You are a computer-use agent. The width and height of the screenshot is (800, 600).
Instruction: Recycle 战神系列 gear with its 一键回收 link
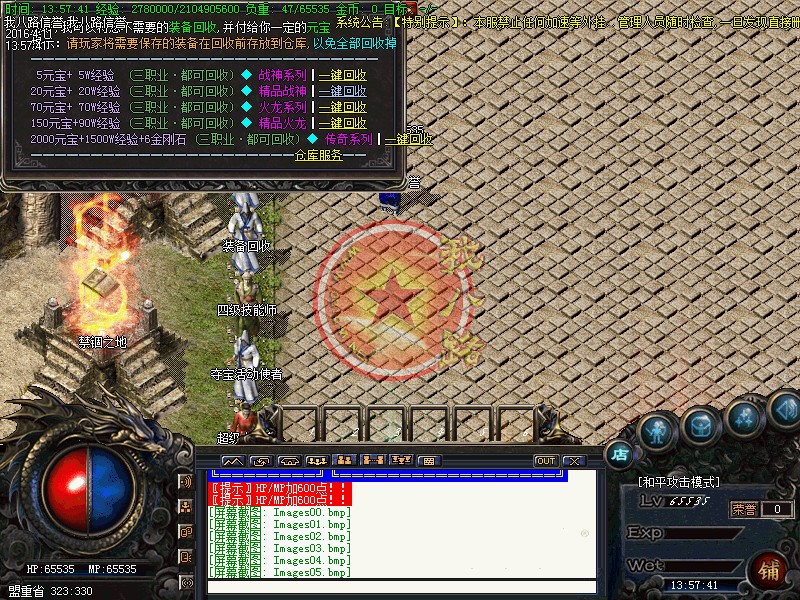coord(343,75)
